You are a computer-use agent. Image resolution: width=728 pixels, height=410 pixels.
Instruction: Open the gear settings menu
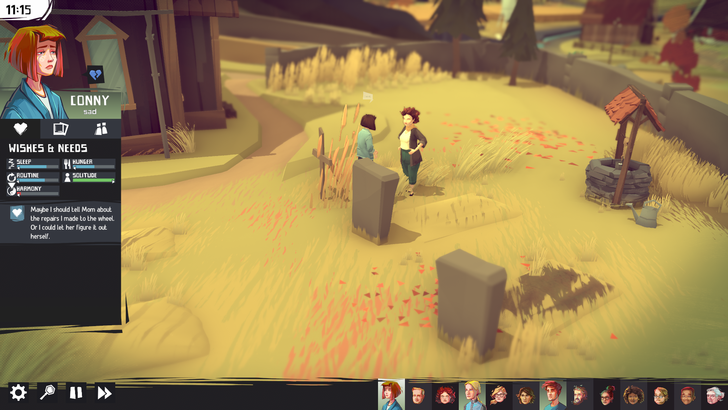(18, 393)
